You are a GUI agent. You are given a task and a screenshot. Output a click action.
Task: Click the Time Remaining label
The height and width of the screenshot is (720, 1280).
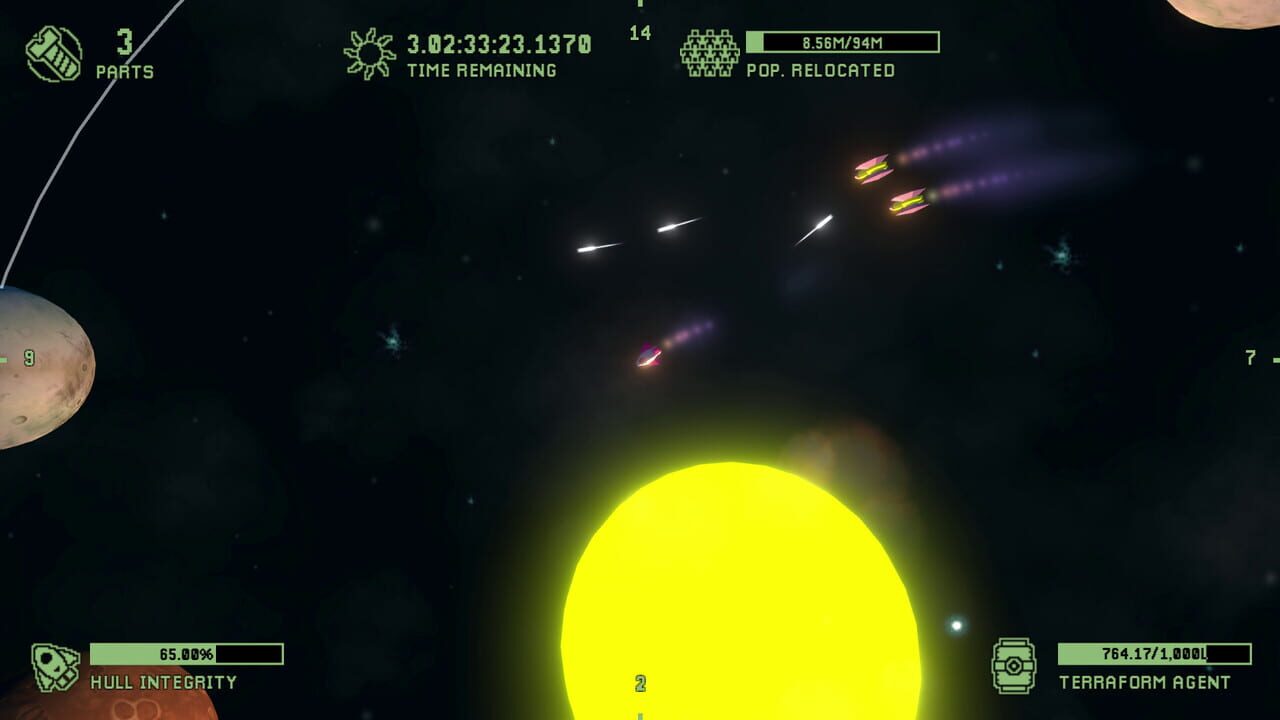480,71
